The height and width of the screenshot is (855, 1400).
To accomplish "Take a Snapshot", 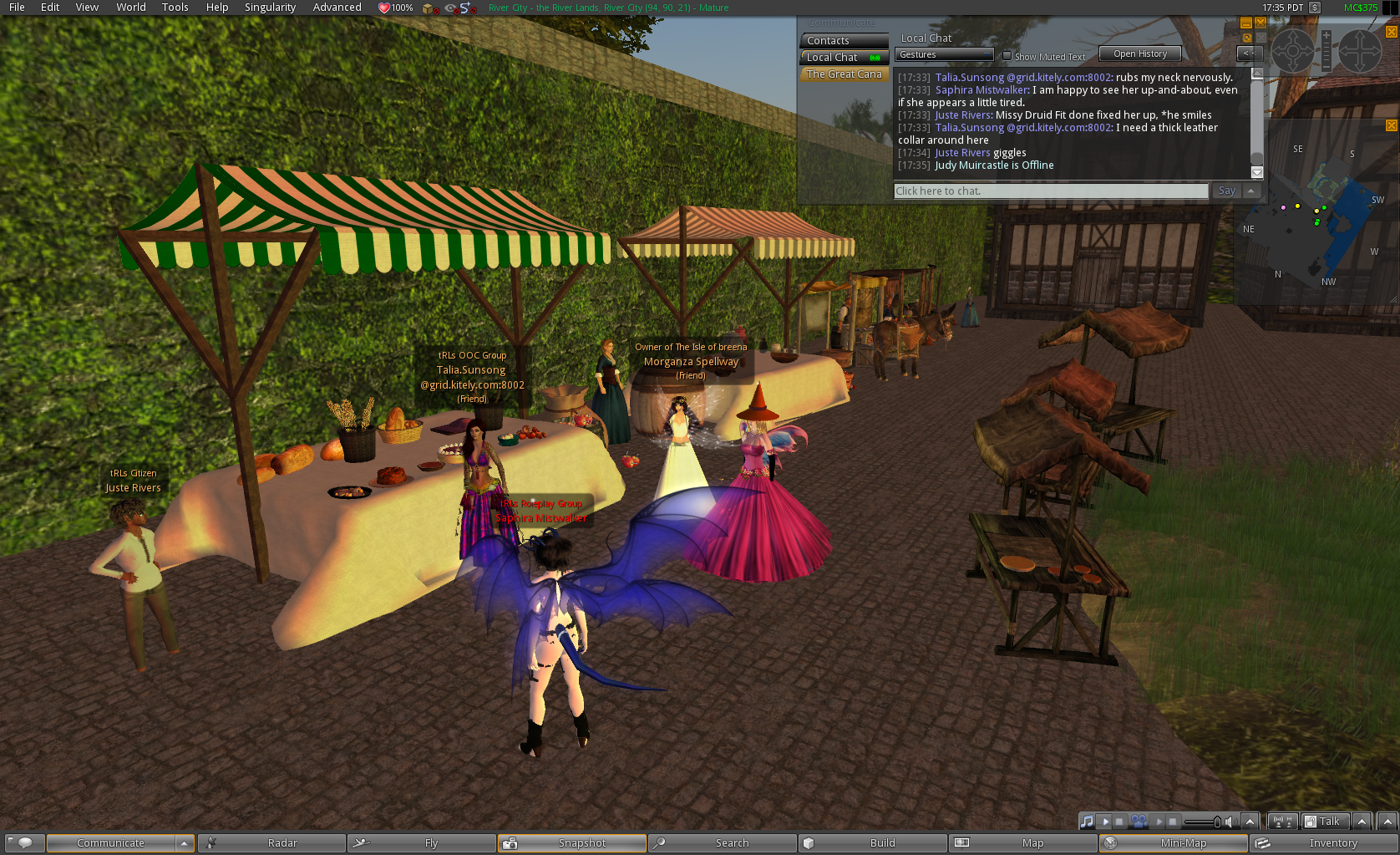I will tap(572, 843).
